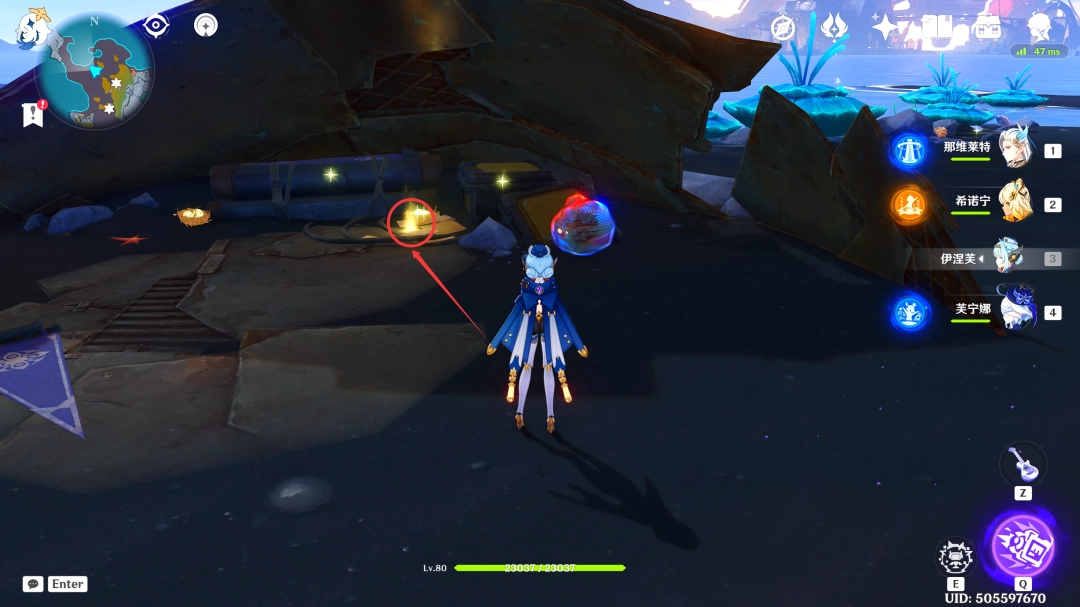Switch to party member 那维莱特
The width and height of the screenshot is (1080, 607).
1015,148
